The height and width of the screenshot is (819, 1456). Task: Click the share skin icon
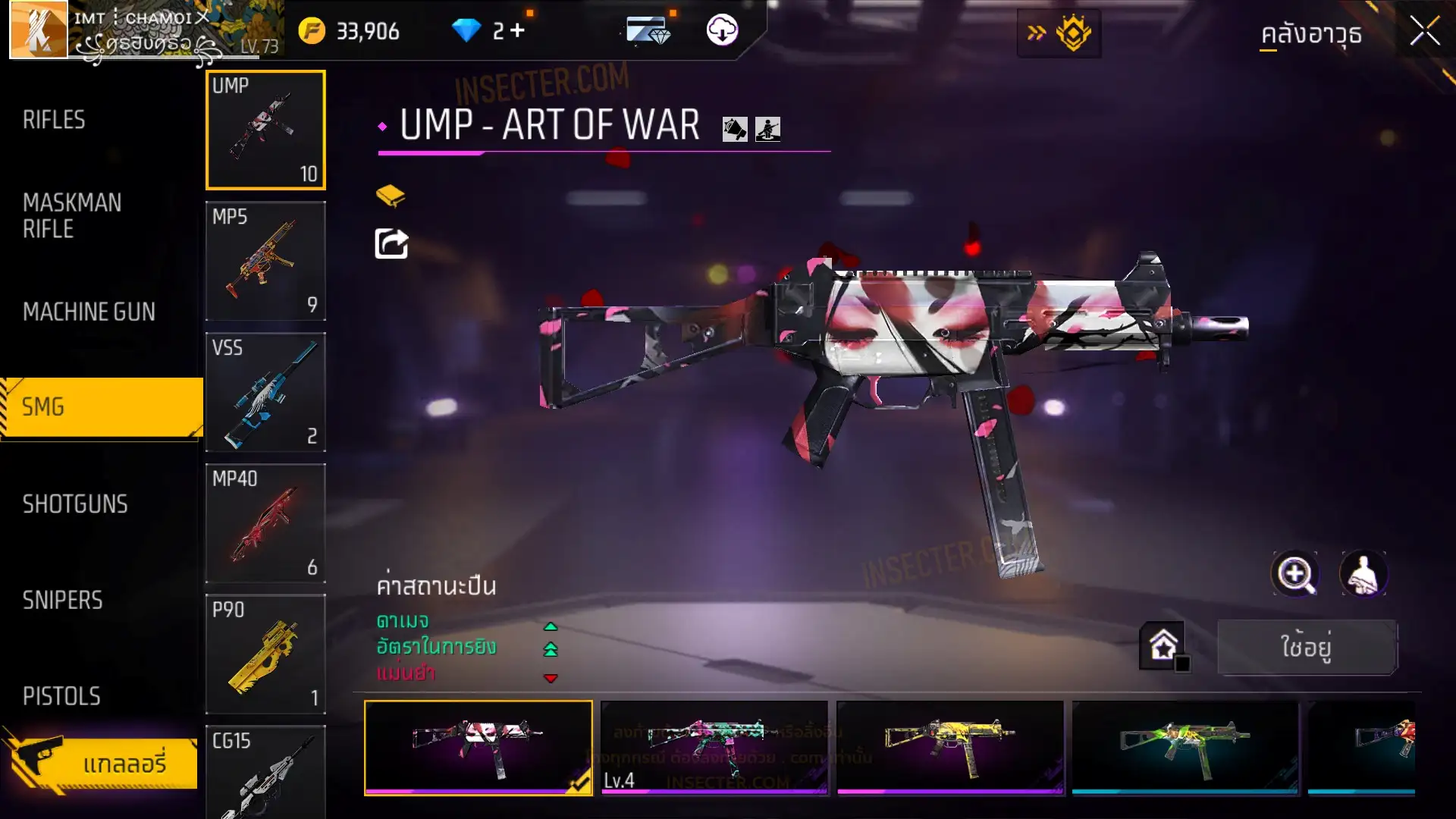[391, 243]
